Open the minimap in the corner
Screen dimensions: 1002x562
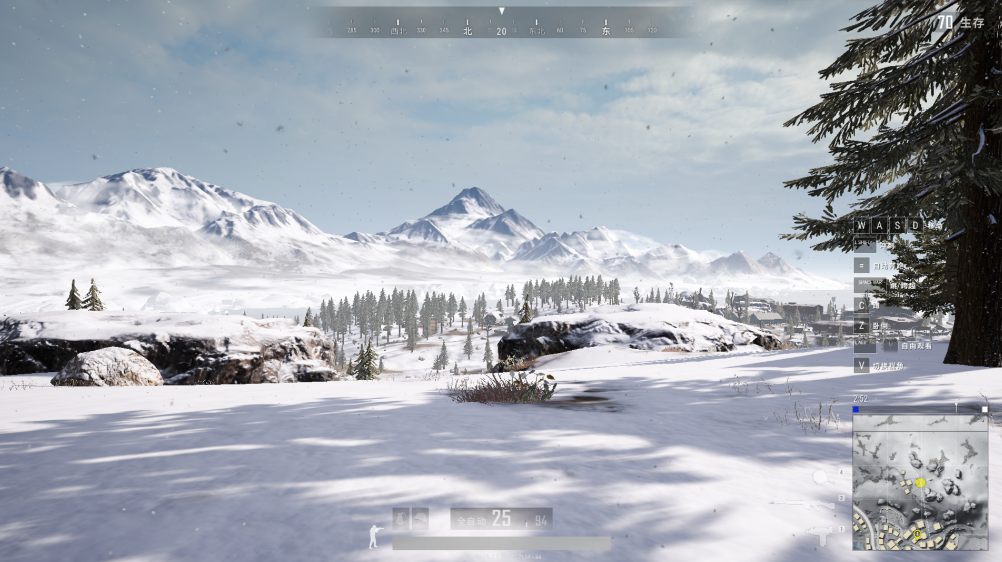point(919,482)
